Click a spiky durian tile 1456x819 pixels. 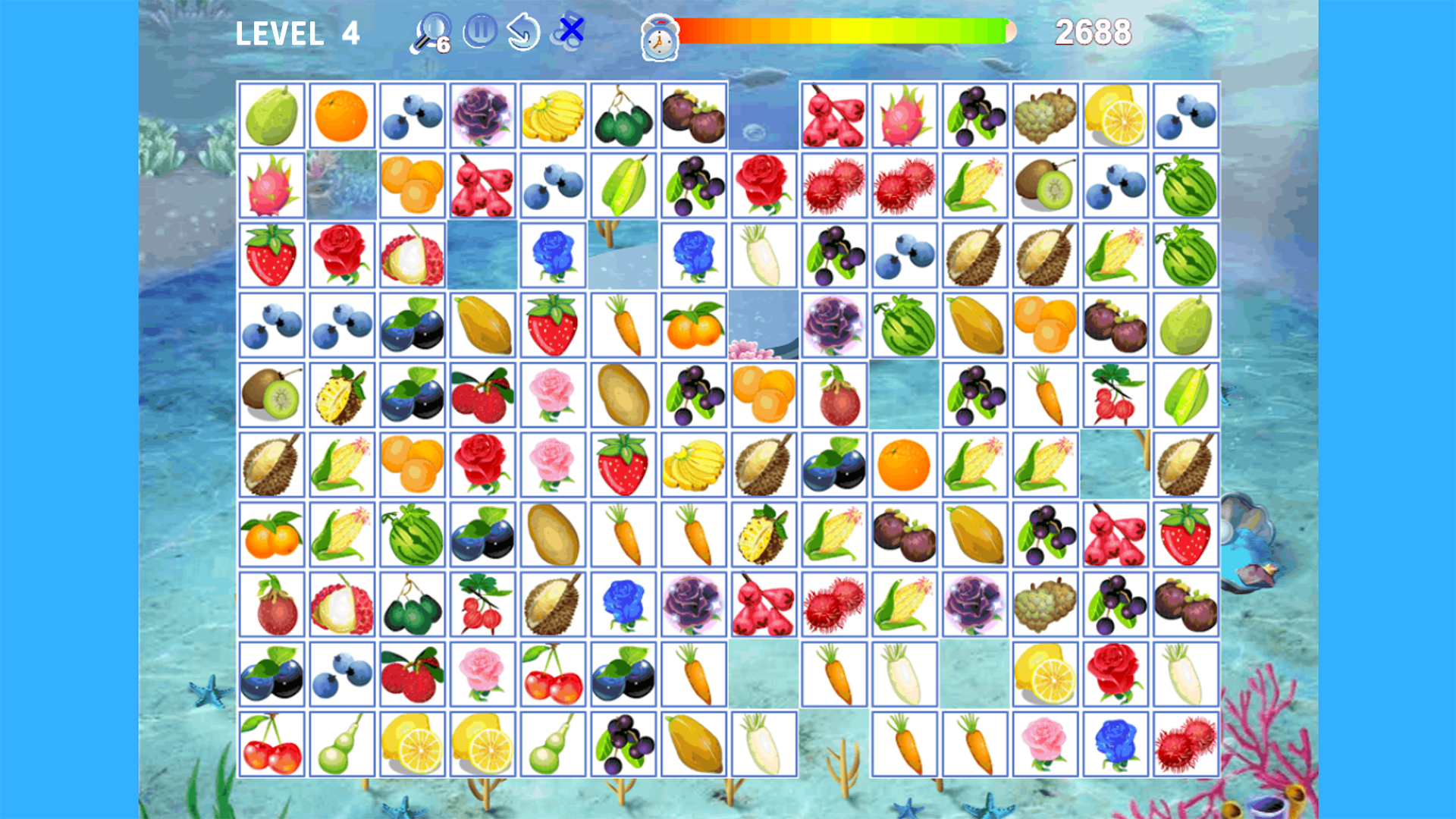(x=272, y=464)
